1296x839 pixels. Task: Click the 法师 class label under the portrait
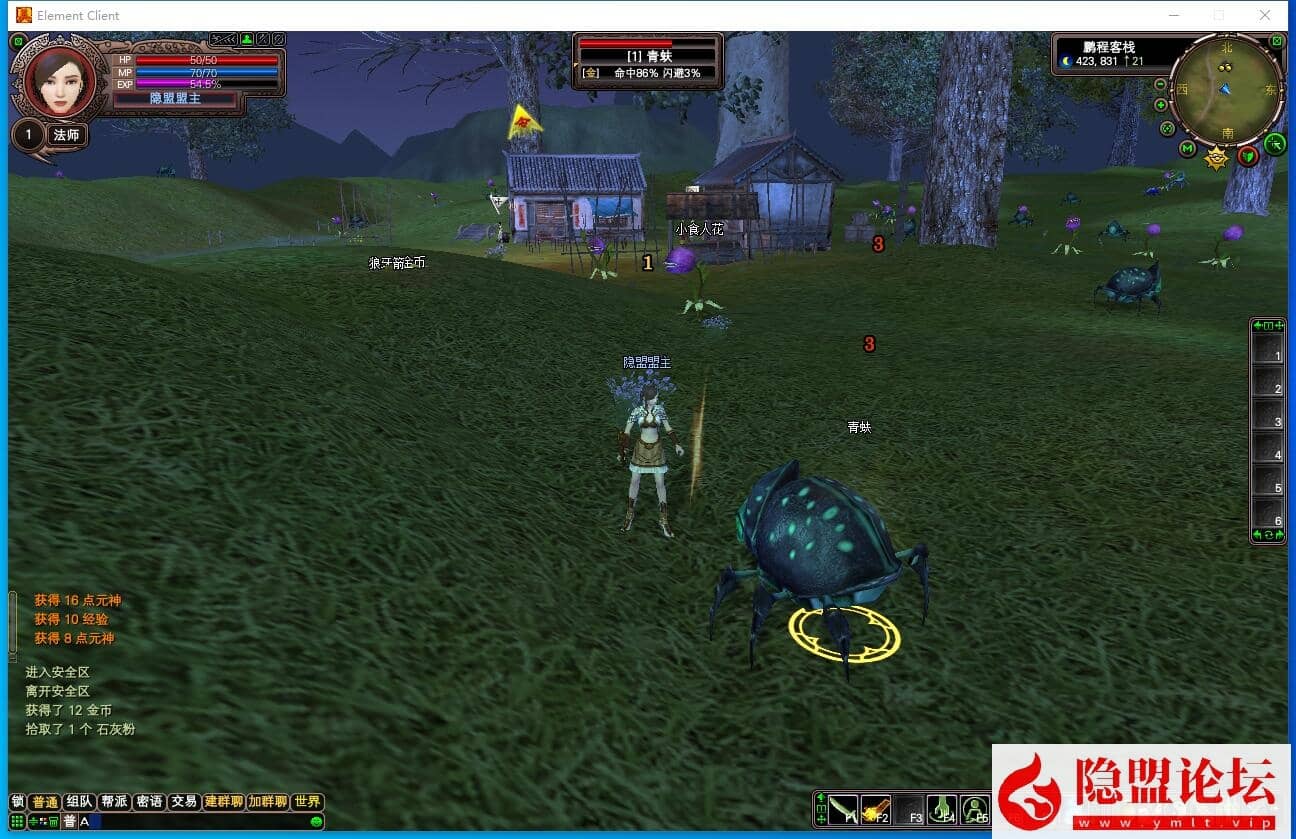67,133
